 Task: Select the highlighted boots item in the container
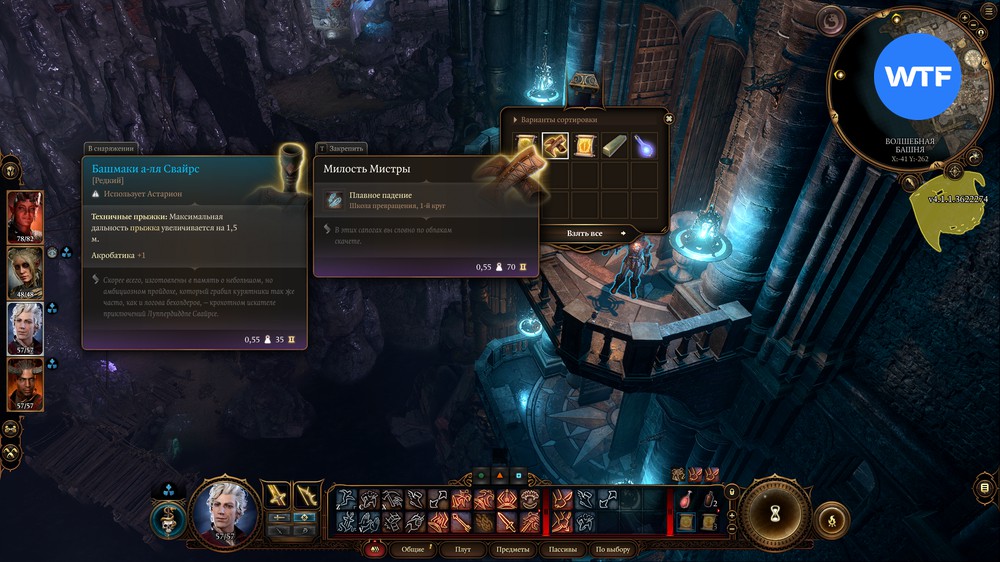pos(555,147)
